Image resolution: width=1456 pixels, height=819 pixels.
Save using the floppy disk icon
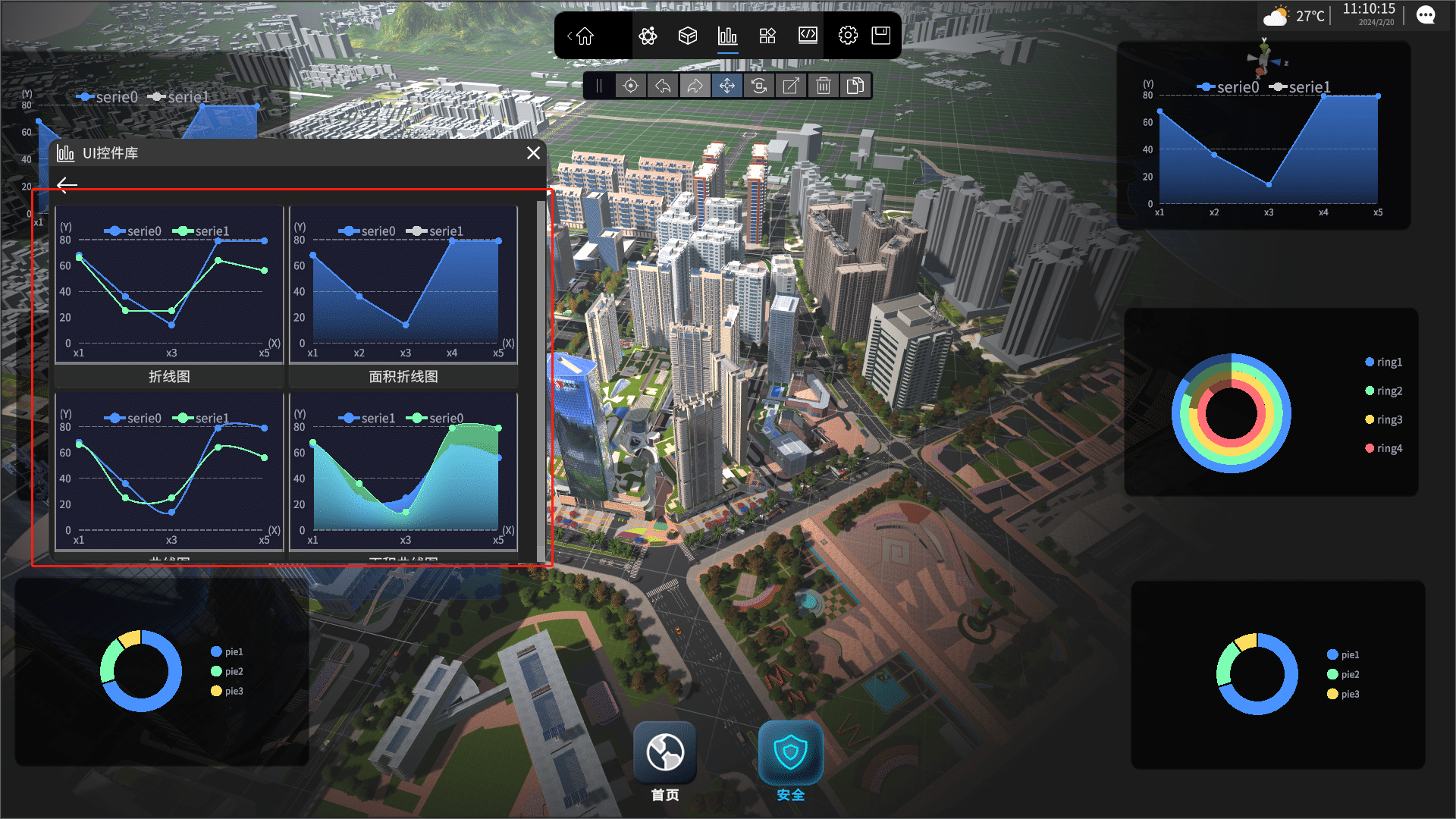pyautogui.click(x=880, y=36)
